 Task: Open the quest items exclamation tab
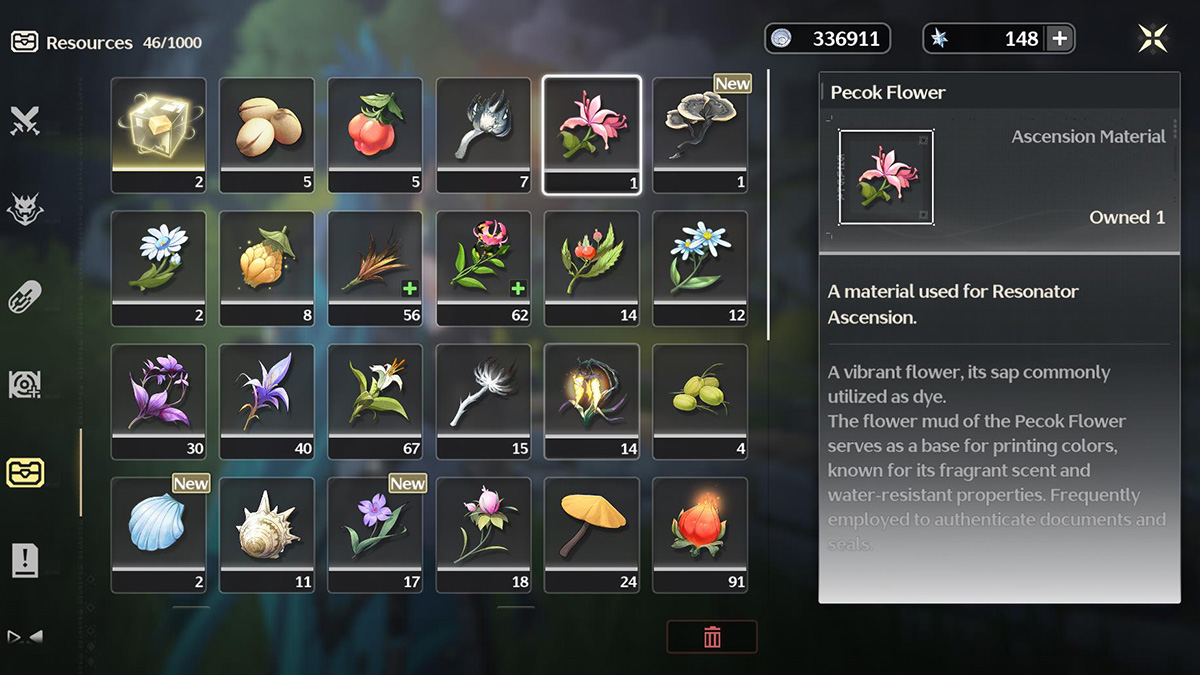(x=24, y=561)
